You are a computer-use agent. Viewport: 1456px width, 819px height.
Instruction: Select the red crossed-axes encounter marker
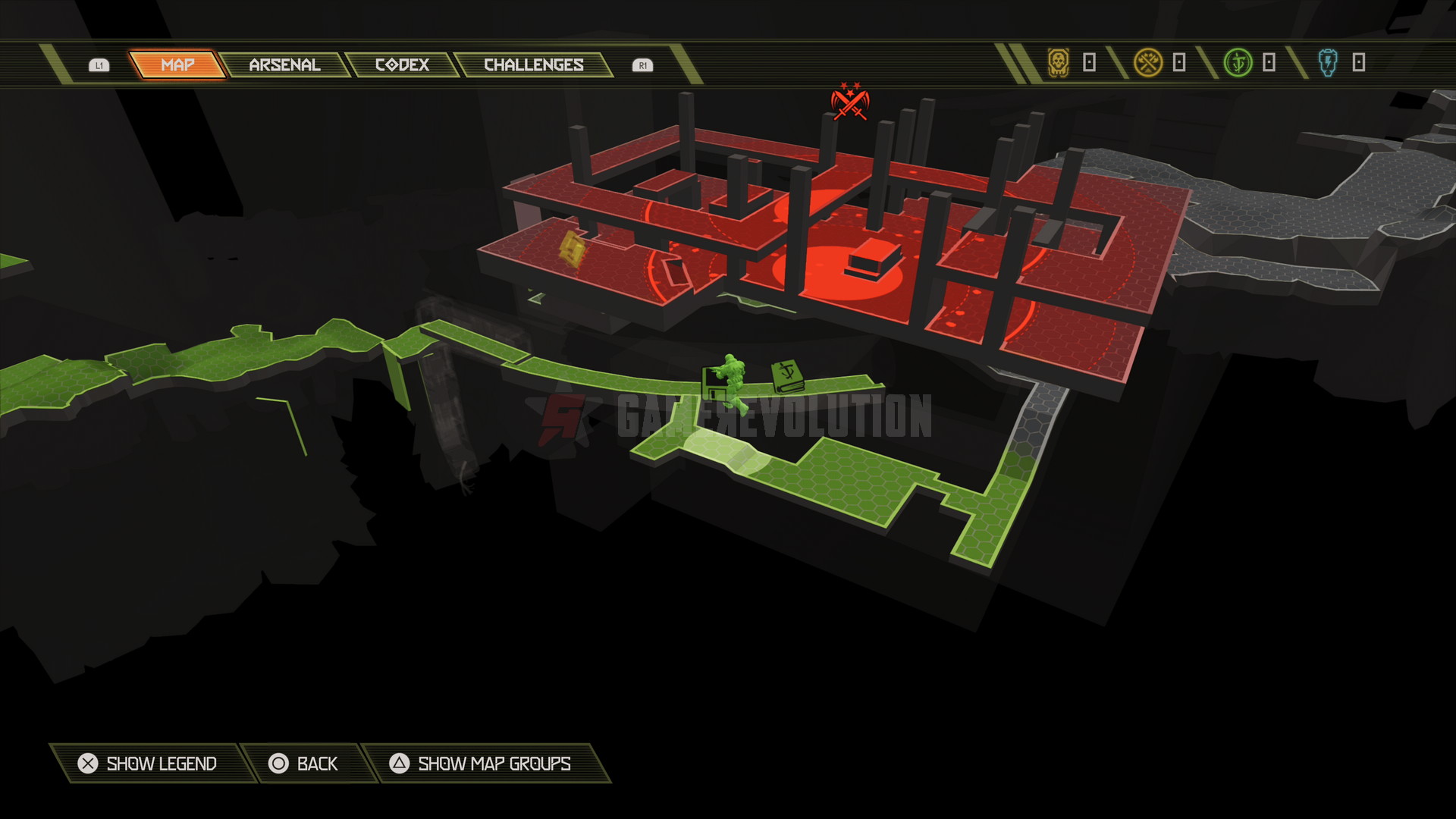pyautogui.click(x=849, y=102)
